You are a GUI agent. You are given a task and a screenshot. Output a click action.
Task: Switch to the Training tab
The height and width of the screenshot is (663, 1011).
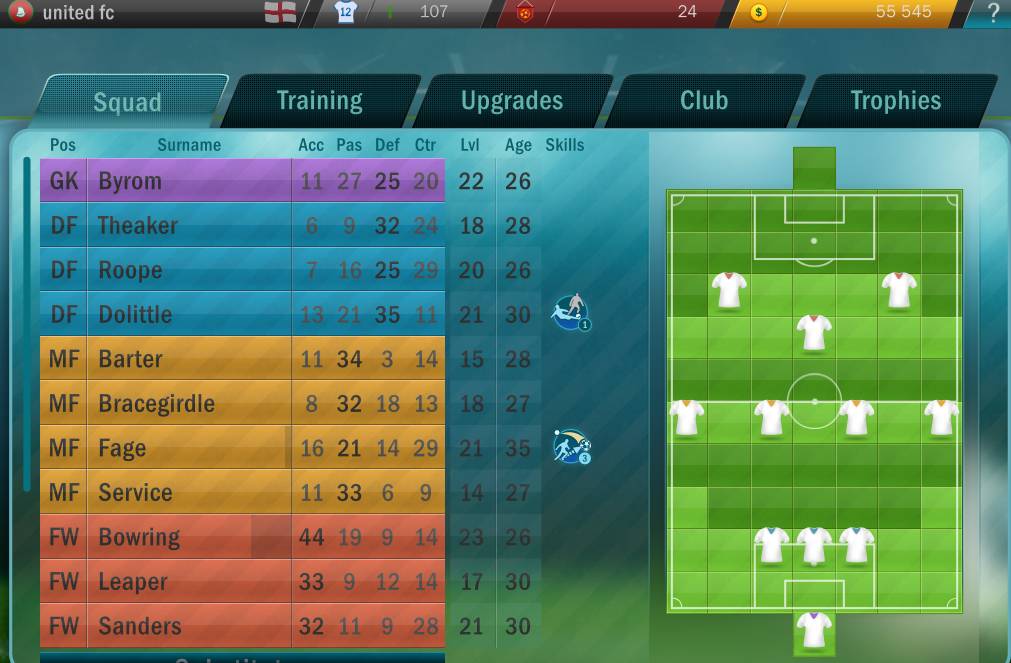(x=319, y=101)
